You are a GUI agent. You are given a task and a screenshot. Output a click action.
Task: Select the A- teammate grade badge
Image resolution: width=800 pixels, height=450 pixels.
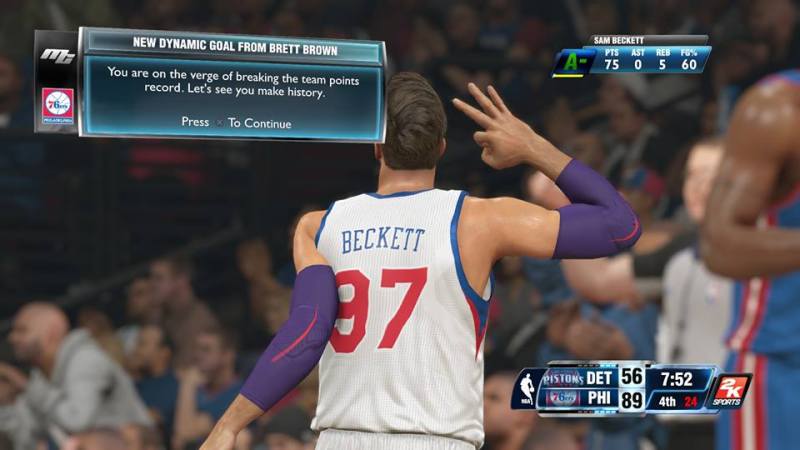[x=573, y=61]
